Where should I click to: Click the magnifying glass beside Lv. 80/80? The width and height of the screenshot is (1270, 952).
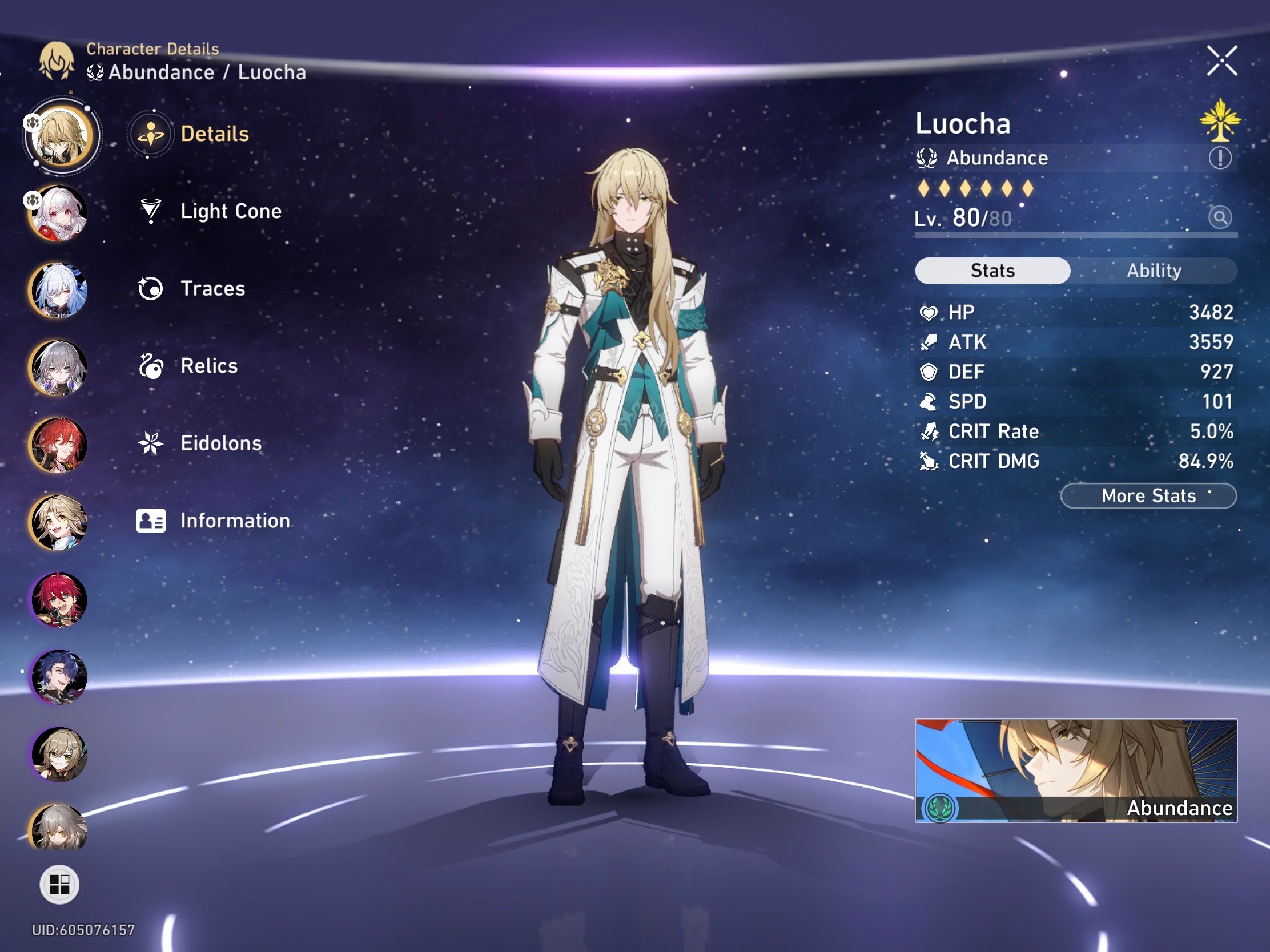click(x=1221, y=219)
